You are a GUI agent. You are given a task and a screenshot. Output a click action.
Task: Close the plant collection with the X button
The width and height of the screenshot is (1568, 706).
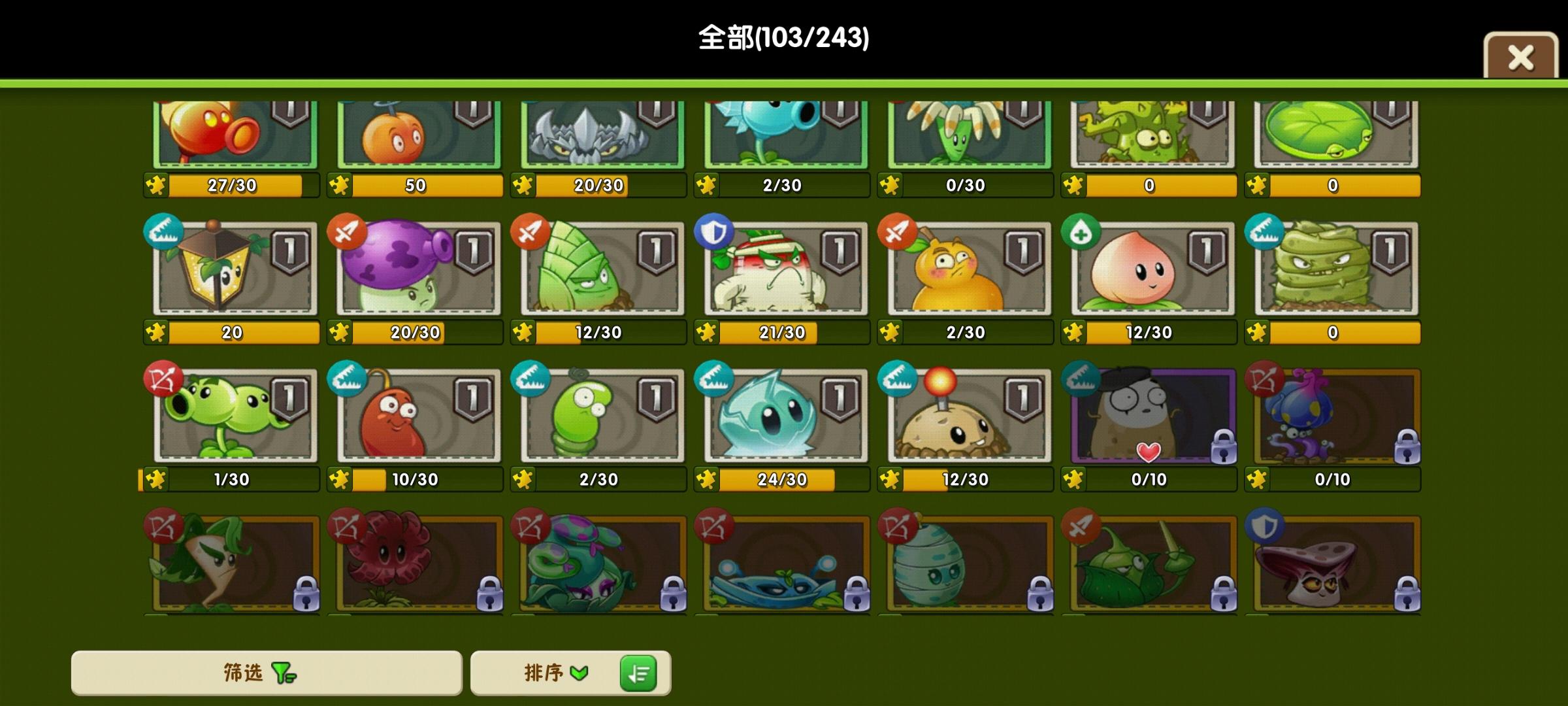1520,58
